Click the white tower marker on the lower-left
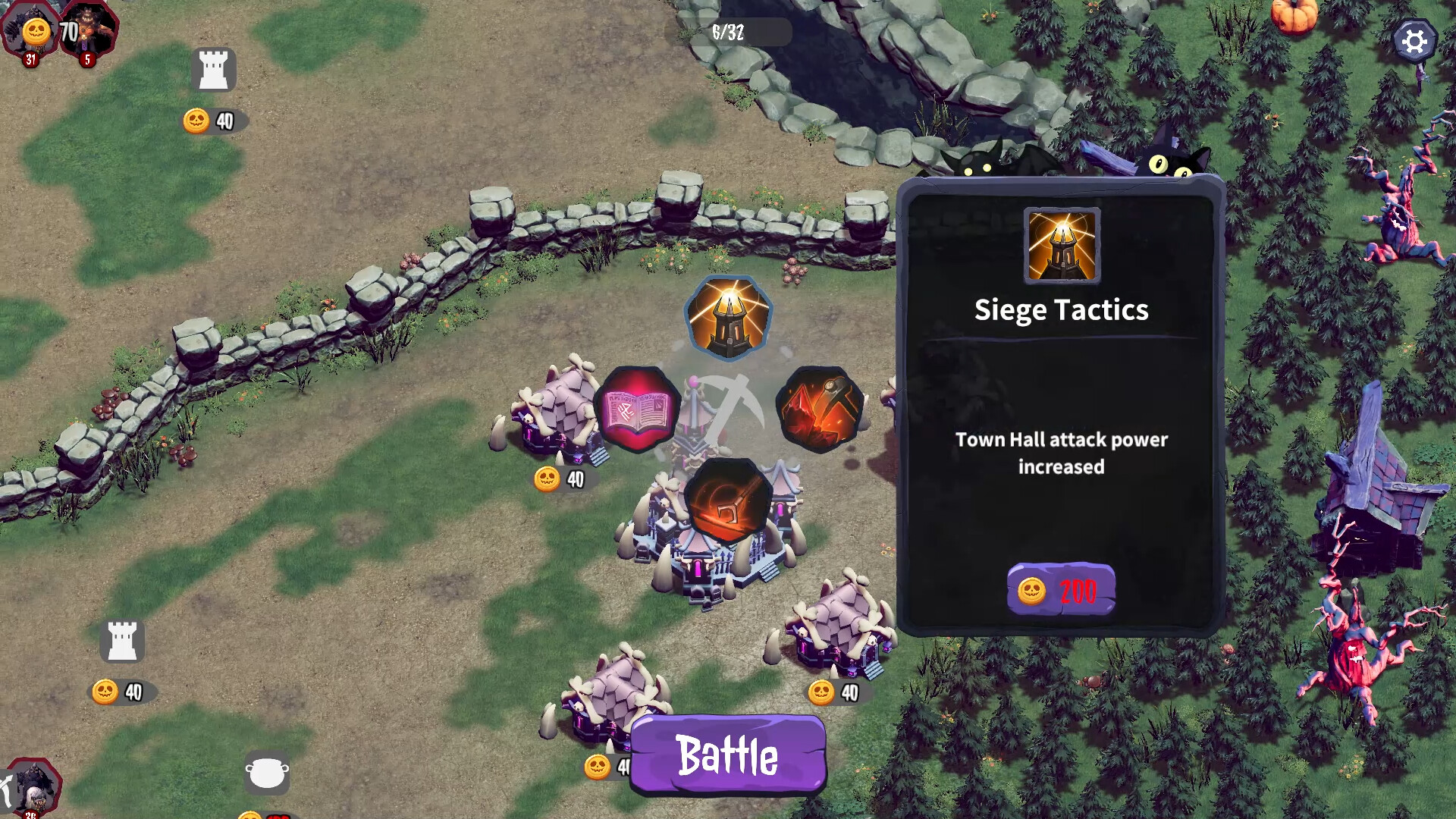1456x819 pixels. pyautogui.click(x=121, y=639)
